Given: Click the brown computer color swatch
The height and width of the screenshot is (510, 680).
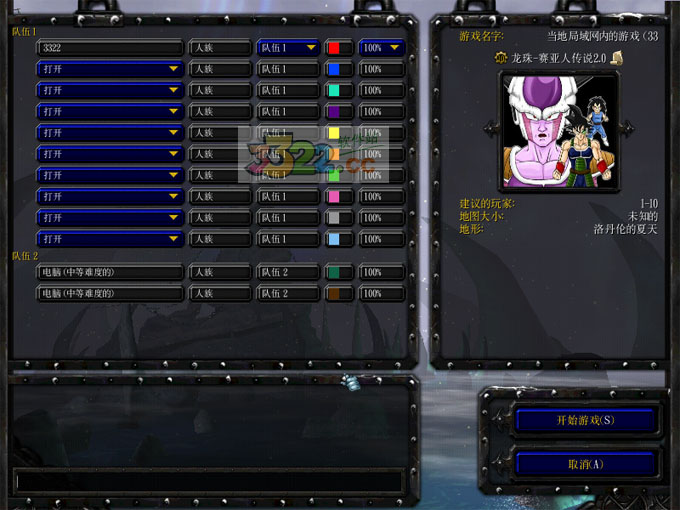Looking at the screenshot, I should tap(339, 294).
